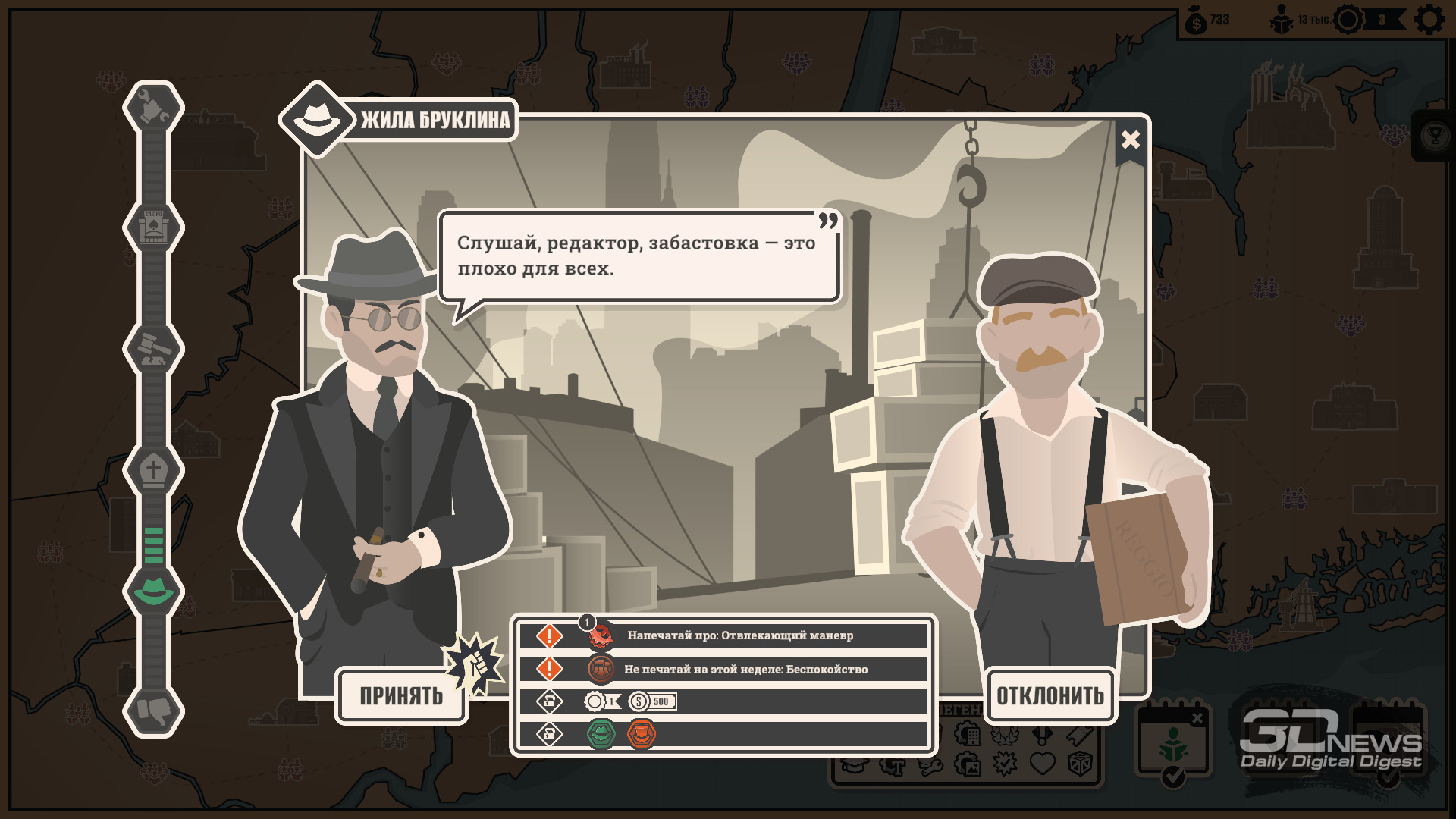Click the green fedora reward icon

(x=601, y=734)
